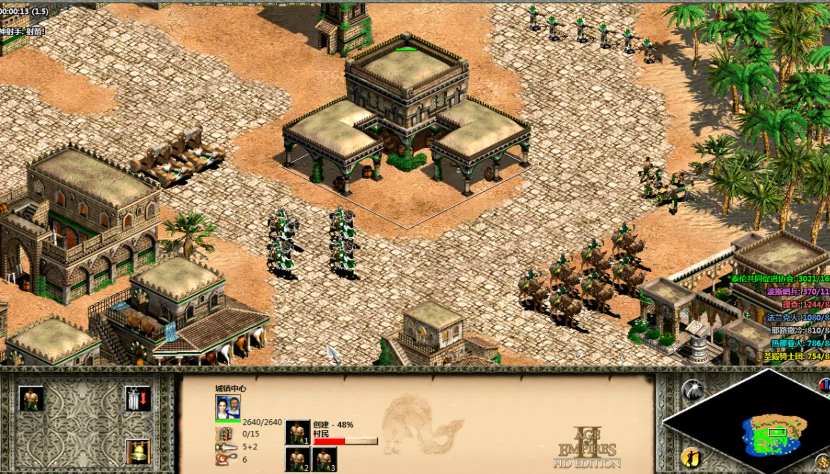Click the idle villager button near minimap
The height and width of the screenshot is (474, 830).
click(x=691, y=458)
